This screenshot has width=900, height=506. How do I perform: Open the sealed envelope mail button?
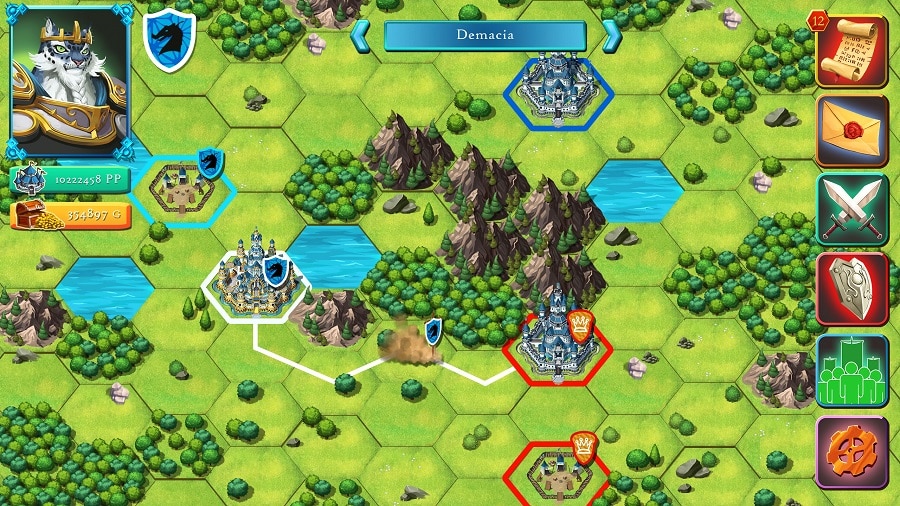tap(852, 130)
